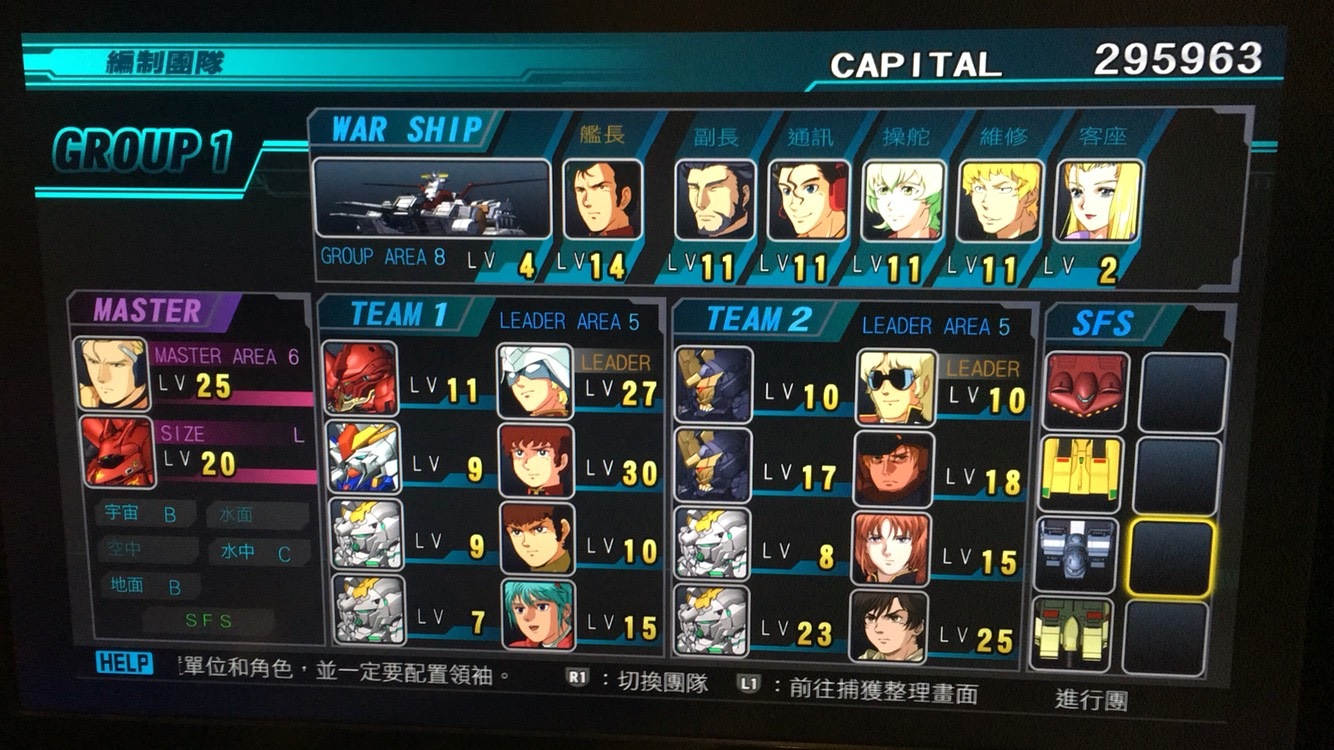Image resolution: width=1334 pixels, height=750 pixels.
Task: Choose the red Master mobile suit slot
Action: click(119, 451)
